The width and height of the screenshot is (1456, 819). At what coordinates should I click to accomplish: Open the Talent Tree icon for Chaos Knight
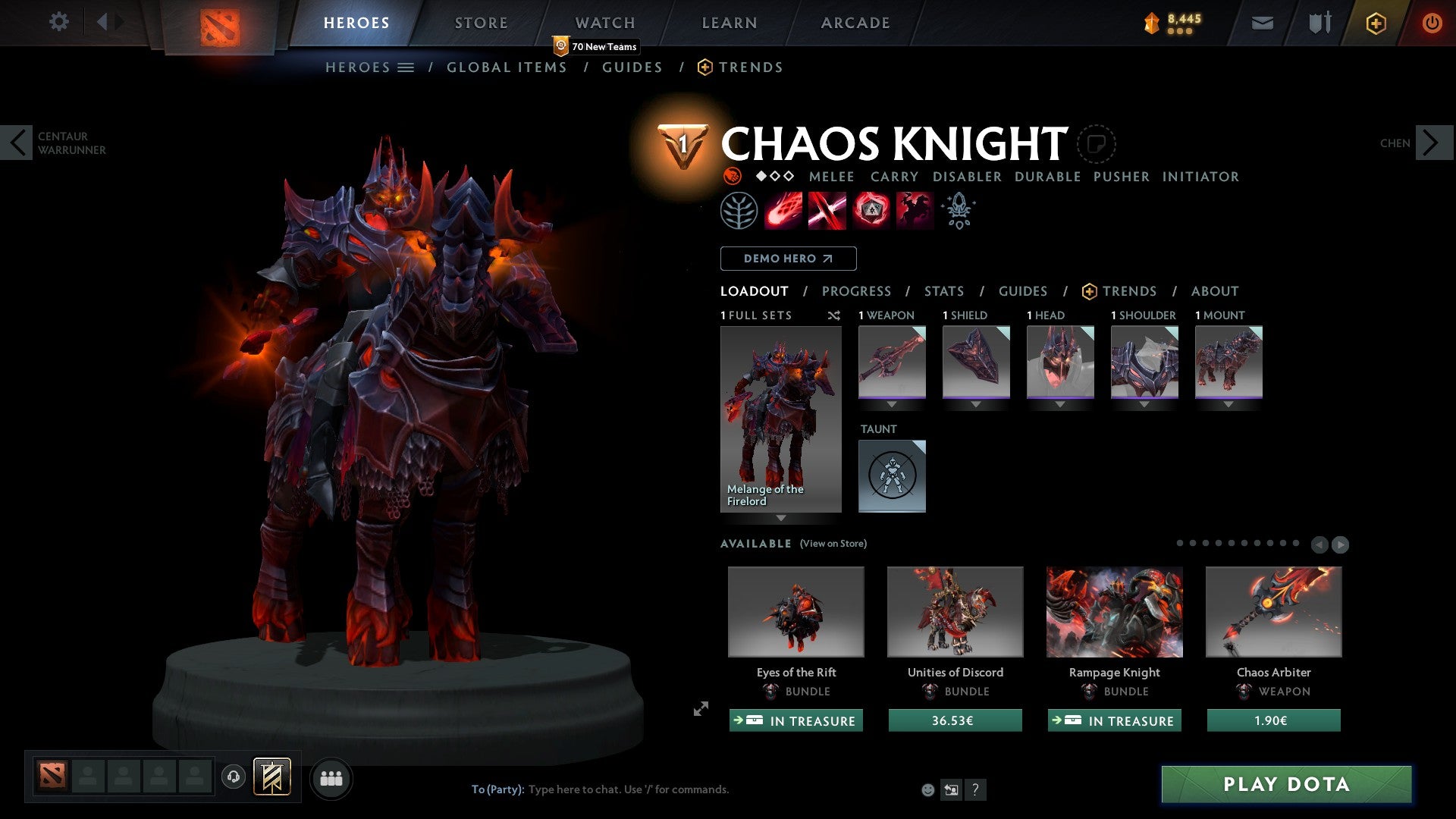[739, 210]
